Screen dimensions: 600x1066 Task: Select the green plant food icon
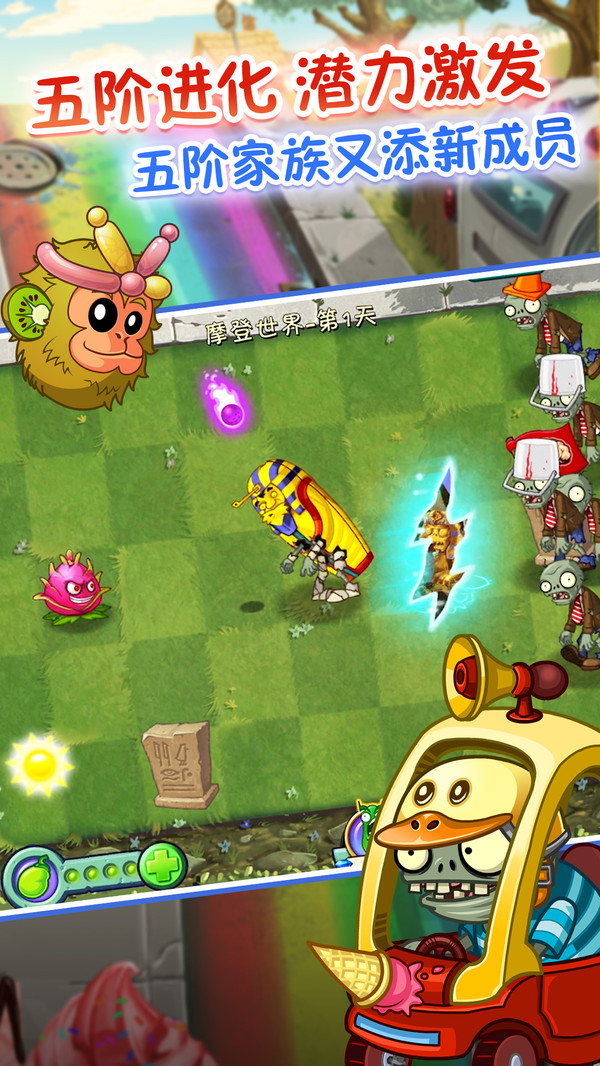click(31, 876)
